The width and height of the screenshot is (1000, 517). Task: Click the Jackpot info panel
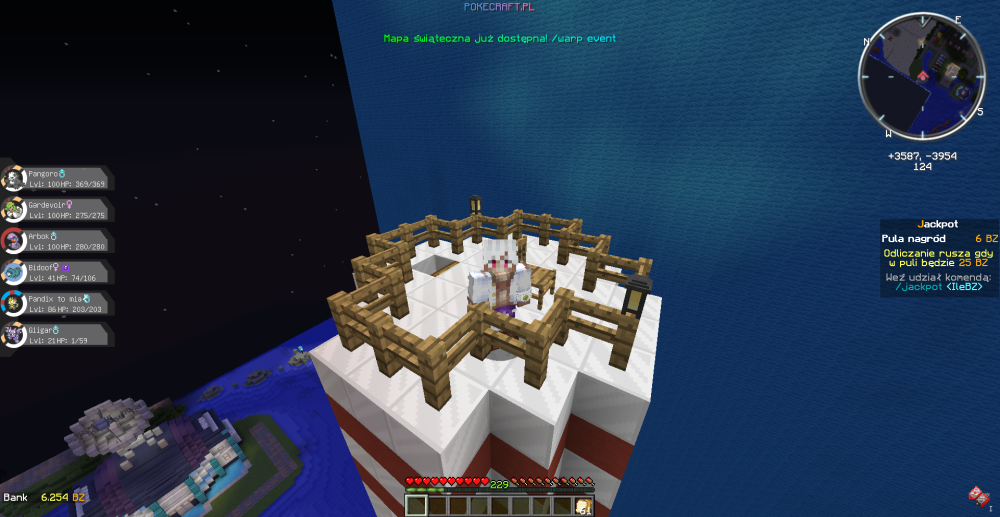click(939, 258)
